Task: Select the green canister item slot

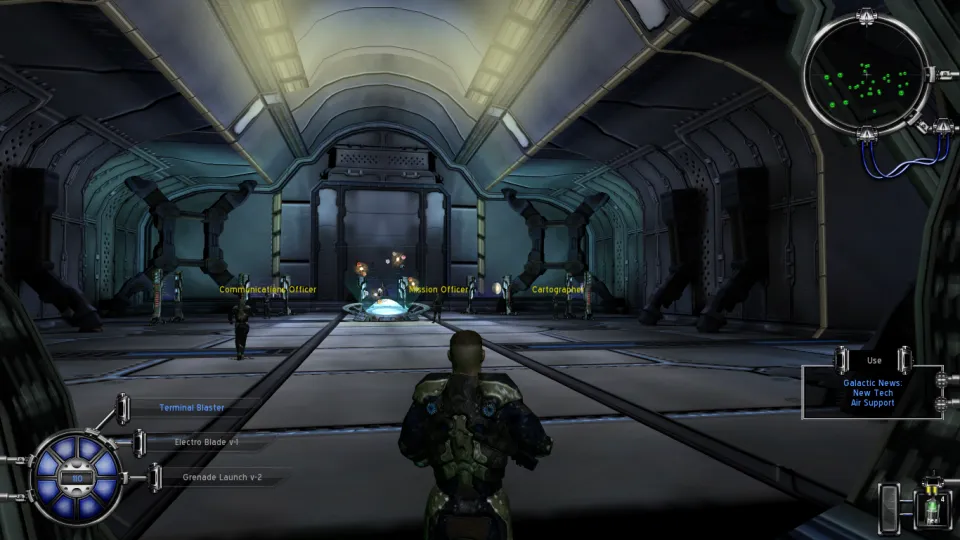Action: [x=932, y=506]
